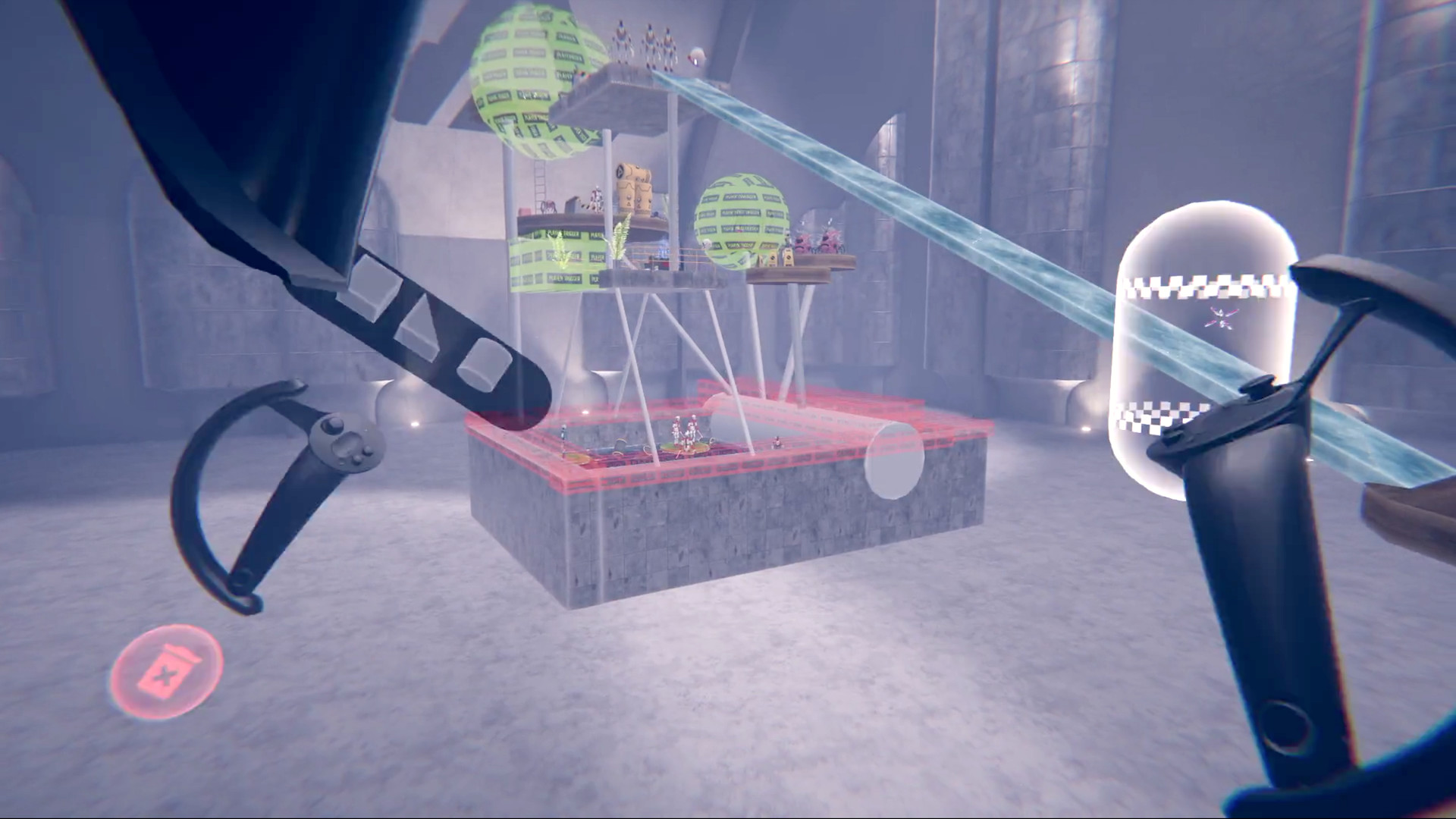
Task: Open the middle level of the tower structure
Action: pos(599,220)
